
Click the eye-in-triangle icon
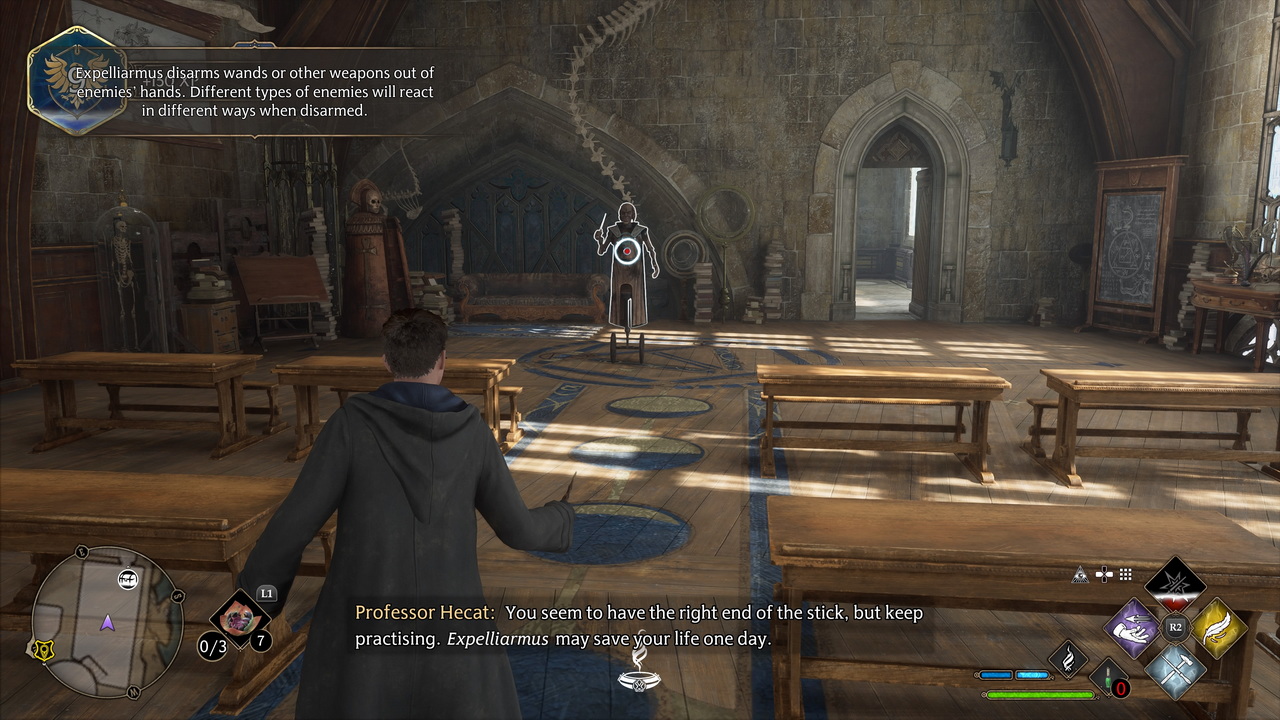point(1080,575)
